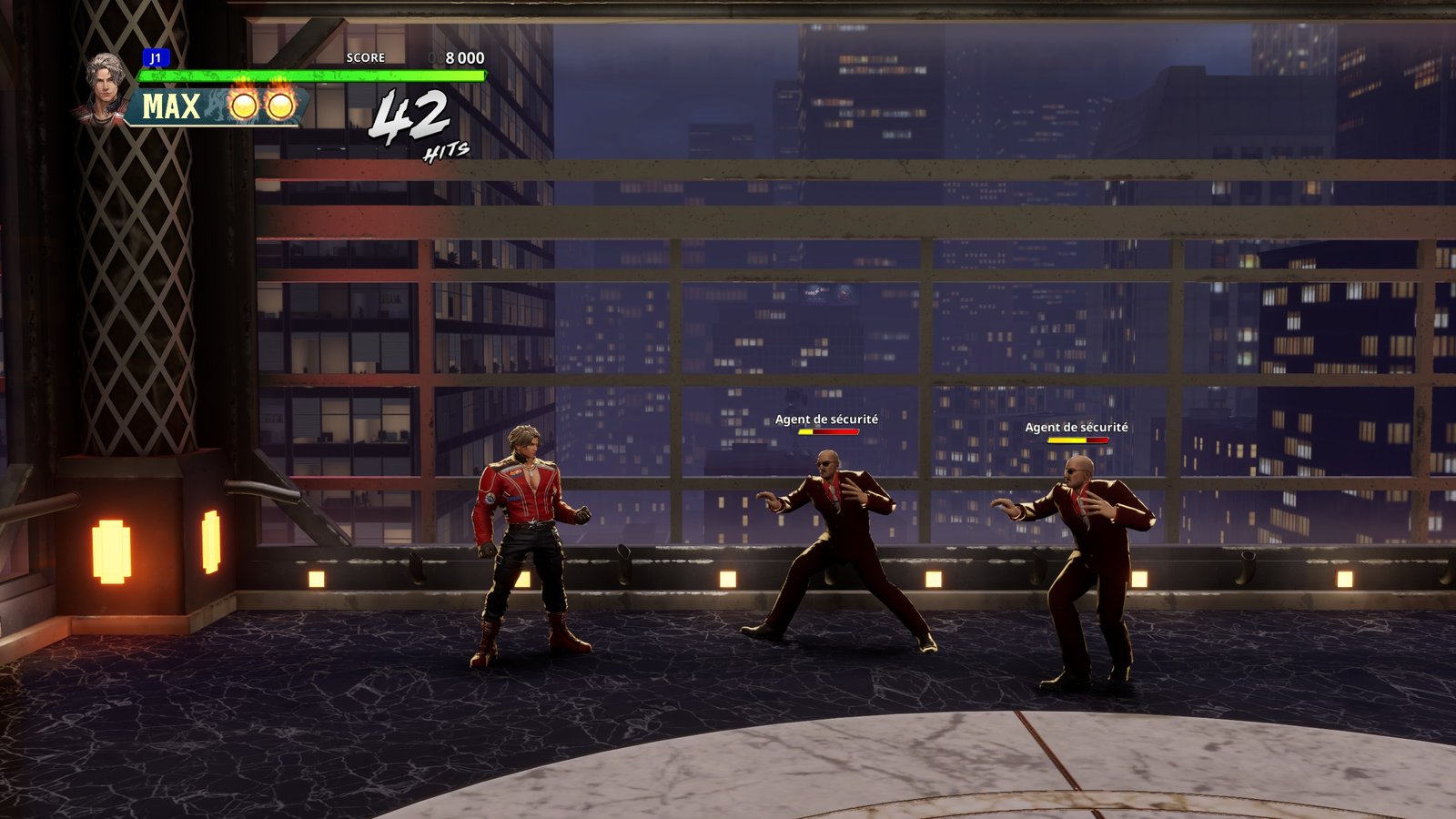Select the blue J1 player tag
Screen dimensions: 1456x819
[x=156, y=58]
